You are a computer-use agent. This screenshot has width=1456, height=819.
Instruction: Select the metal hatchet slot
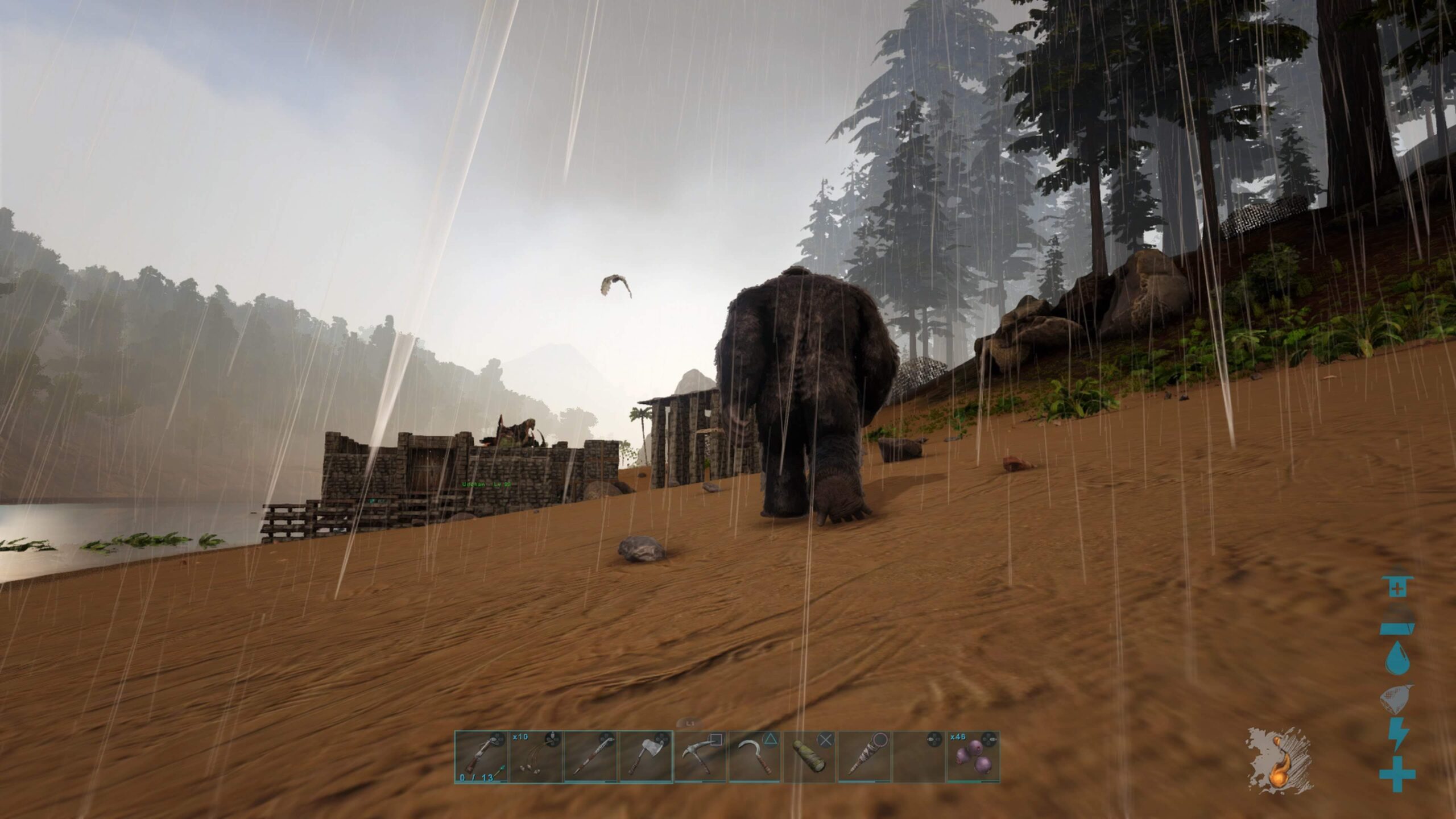[646, 756]
